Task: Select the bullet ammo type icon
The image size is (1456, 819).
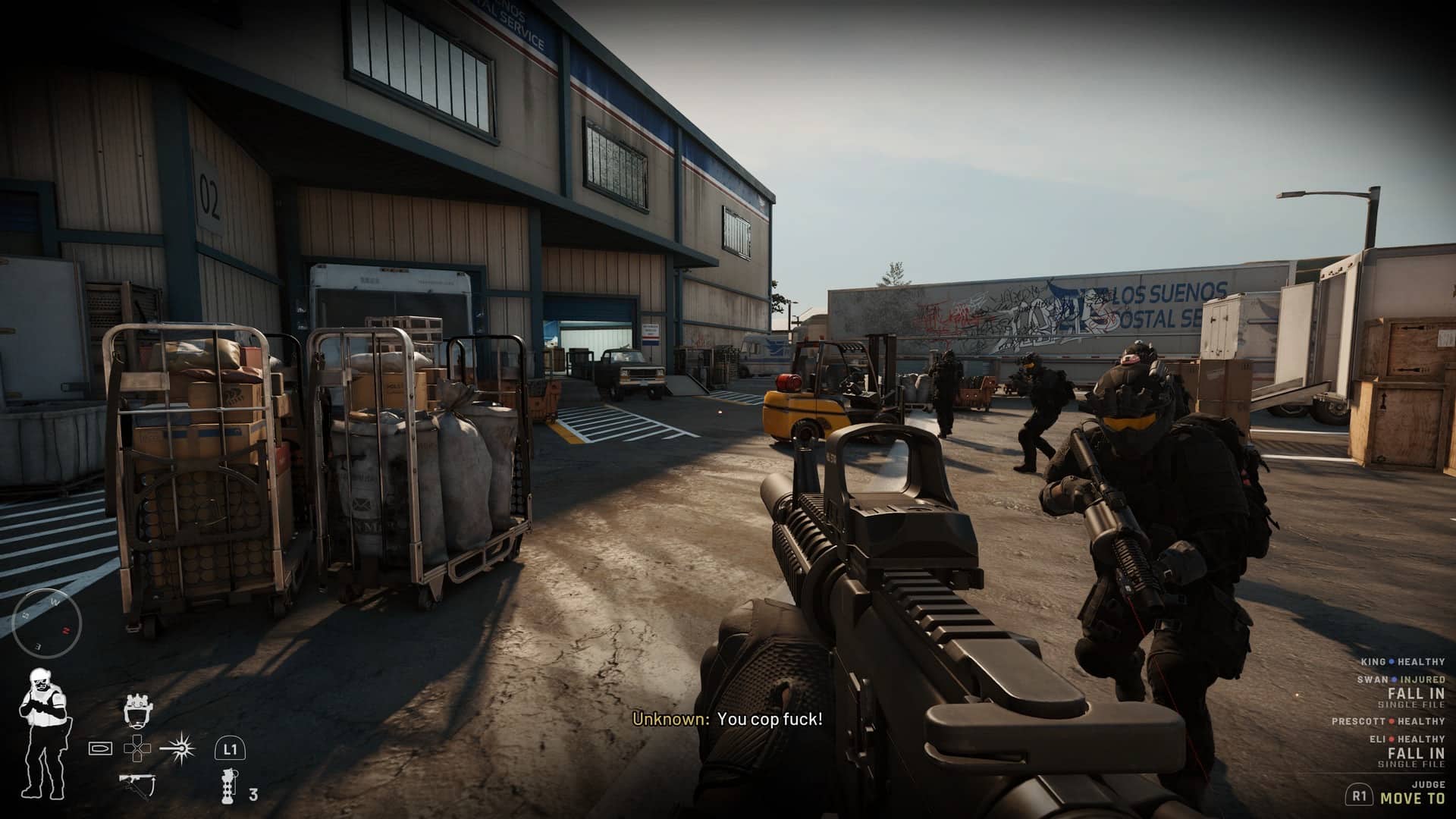Action: [x=101, y=748]
